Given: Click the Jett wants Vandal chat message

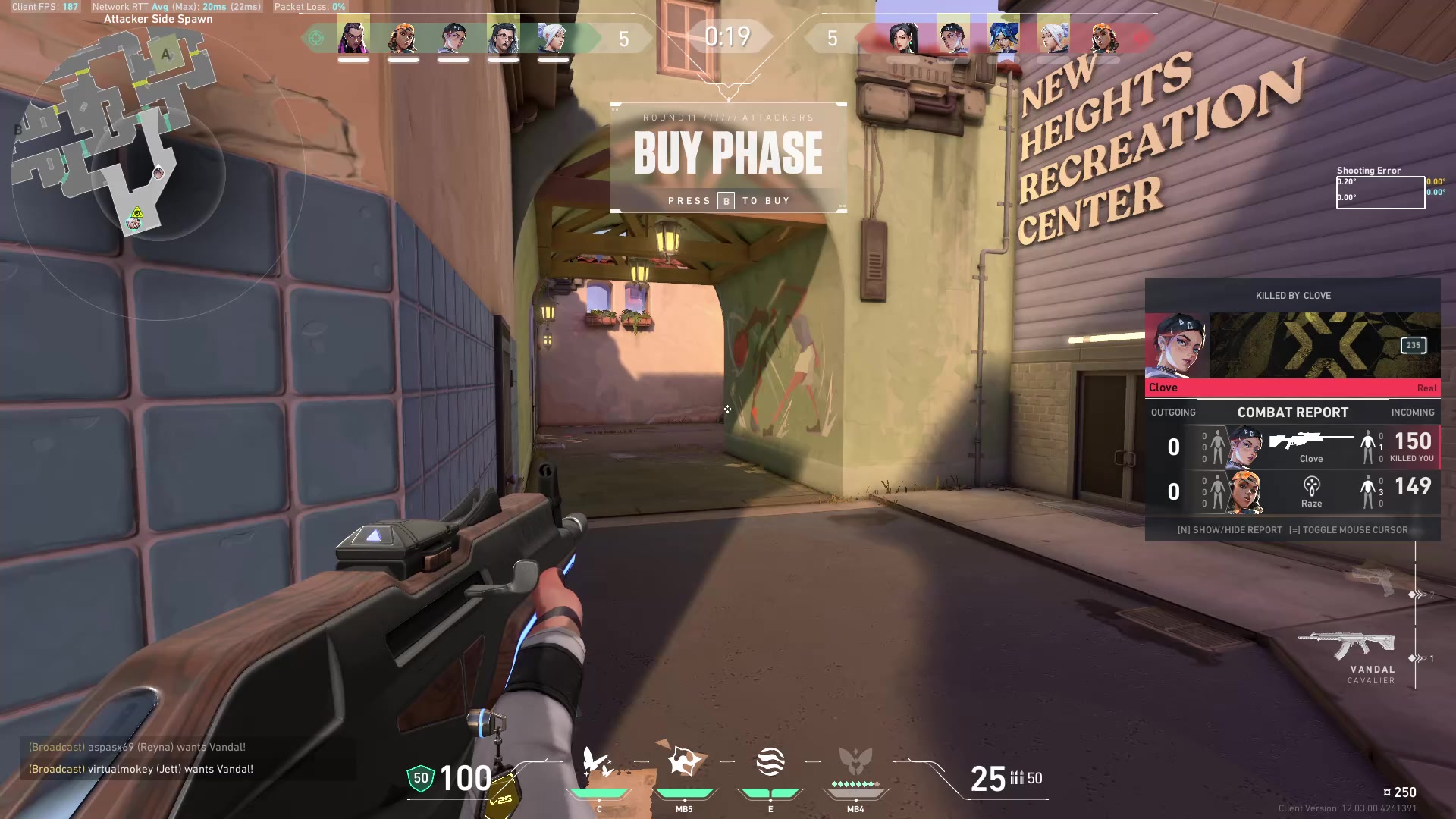Looking at the screenshot, I should (141, 769).
